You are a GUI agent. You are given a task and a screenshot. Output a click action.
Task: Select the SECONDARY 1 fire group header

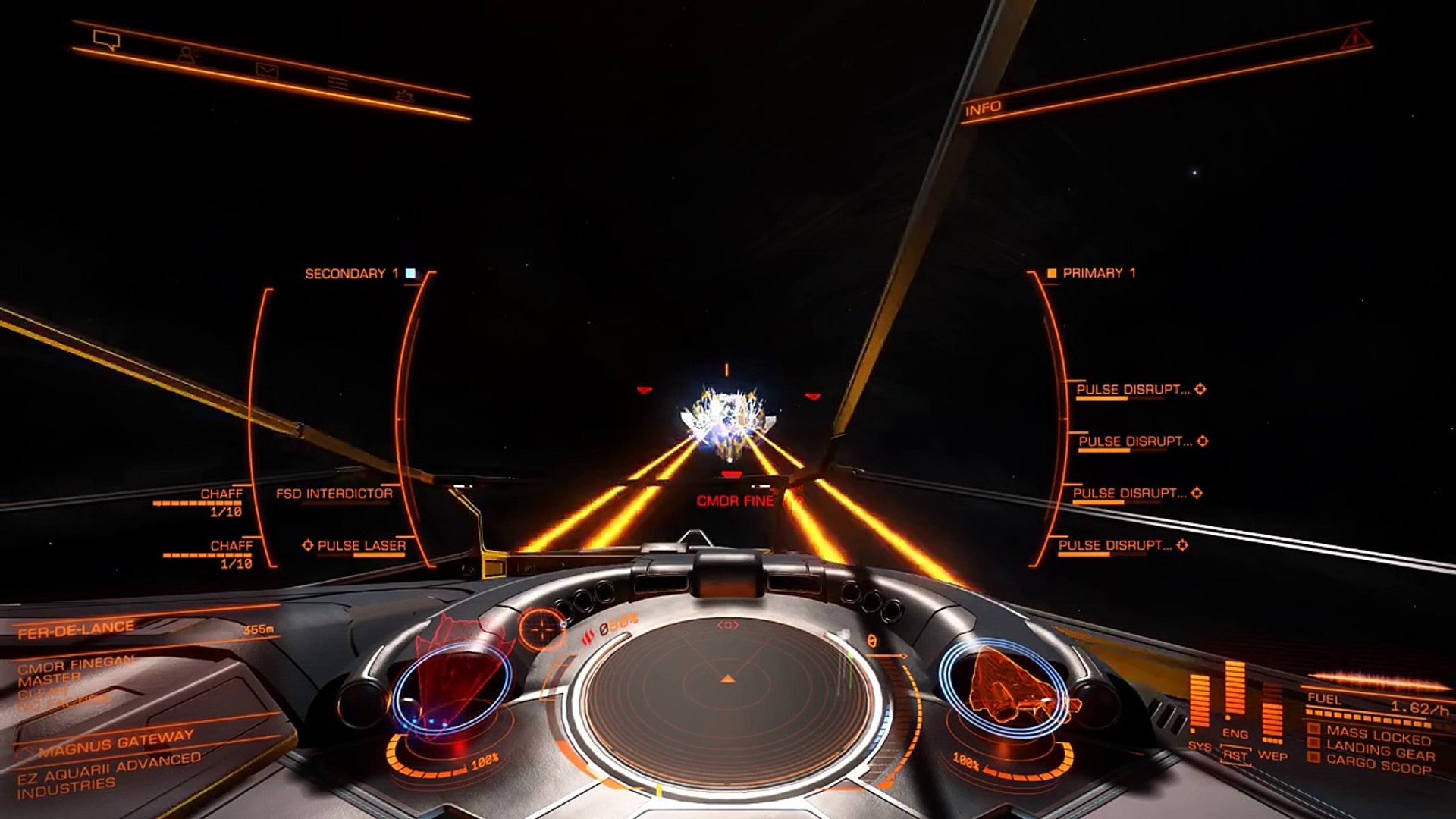click(x=352, y=274)
